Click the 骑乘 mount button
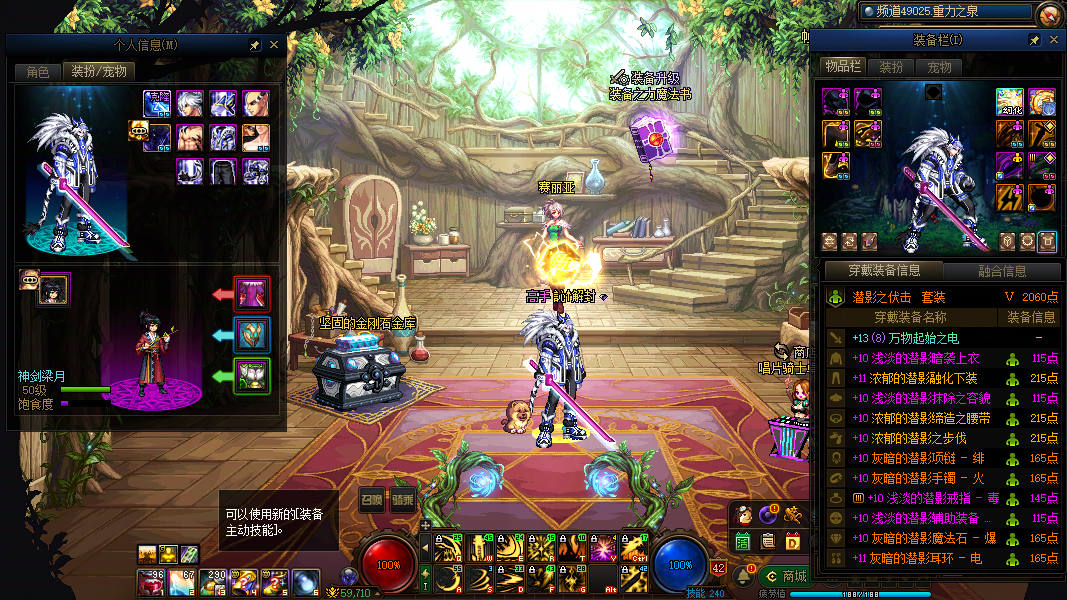This screenshot has width=1067, height=600. (402, 501)
